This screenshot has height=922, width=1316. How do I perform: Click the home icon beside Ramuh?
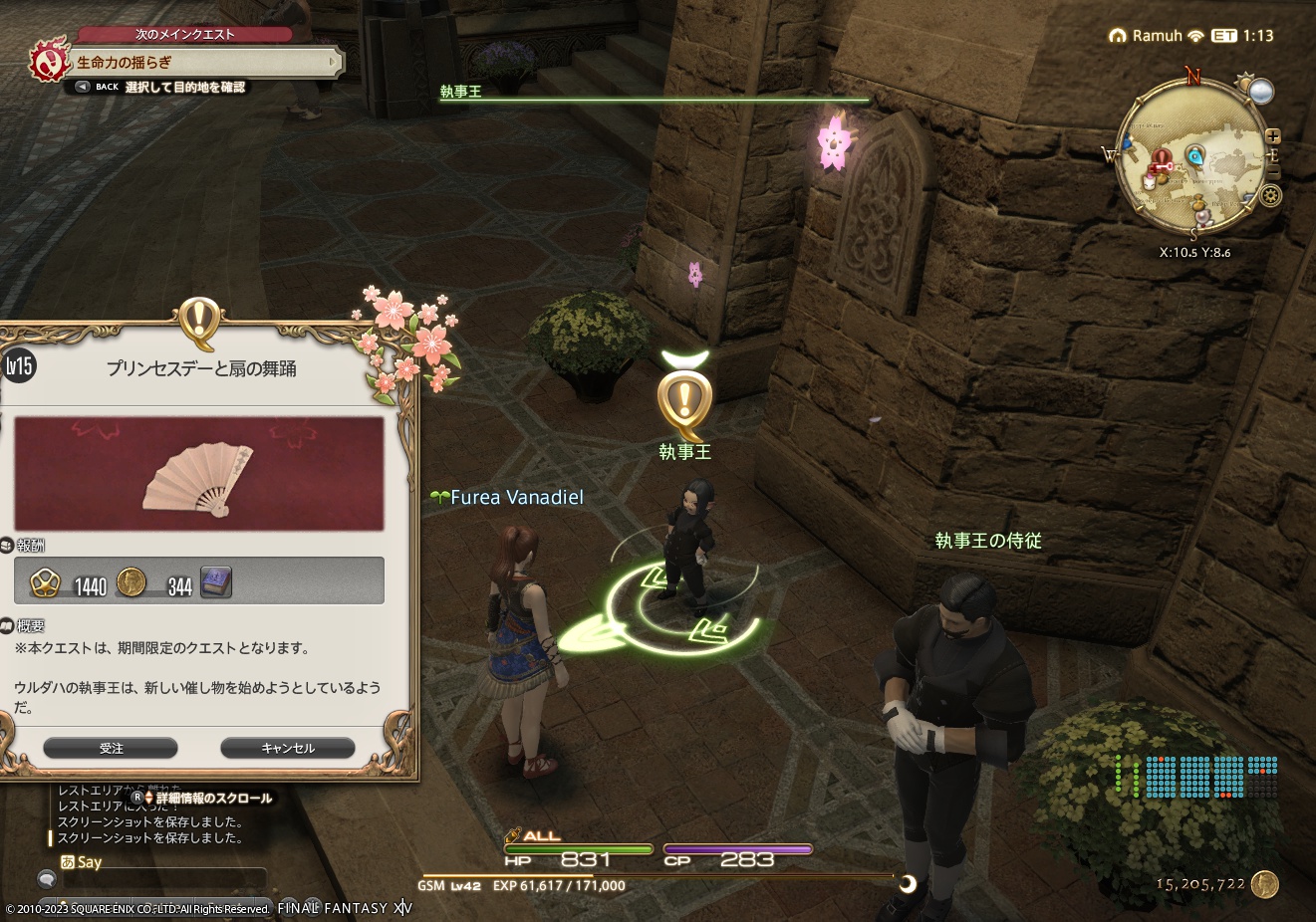coord(1117,34)
